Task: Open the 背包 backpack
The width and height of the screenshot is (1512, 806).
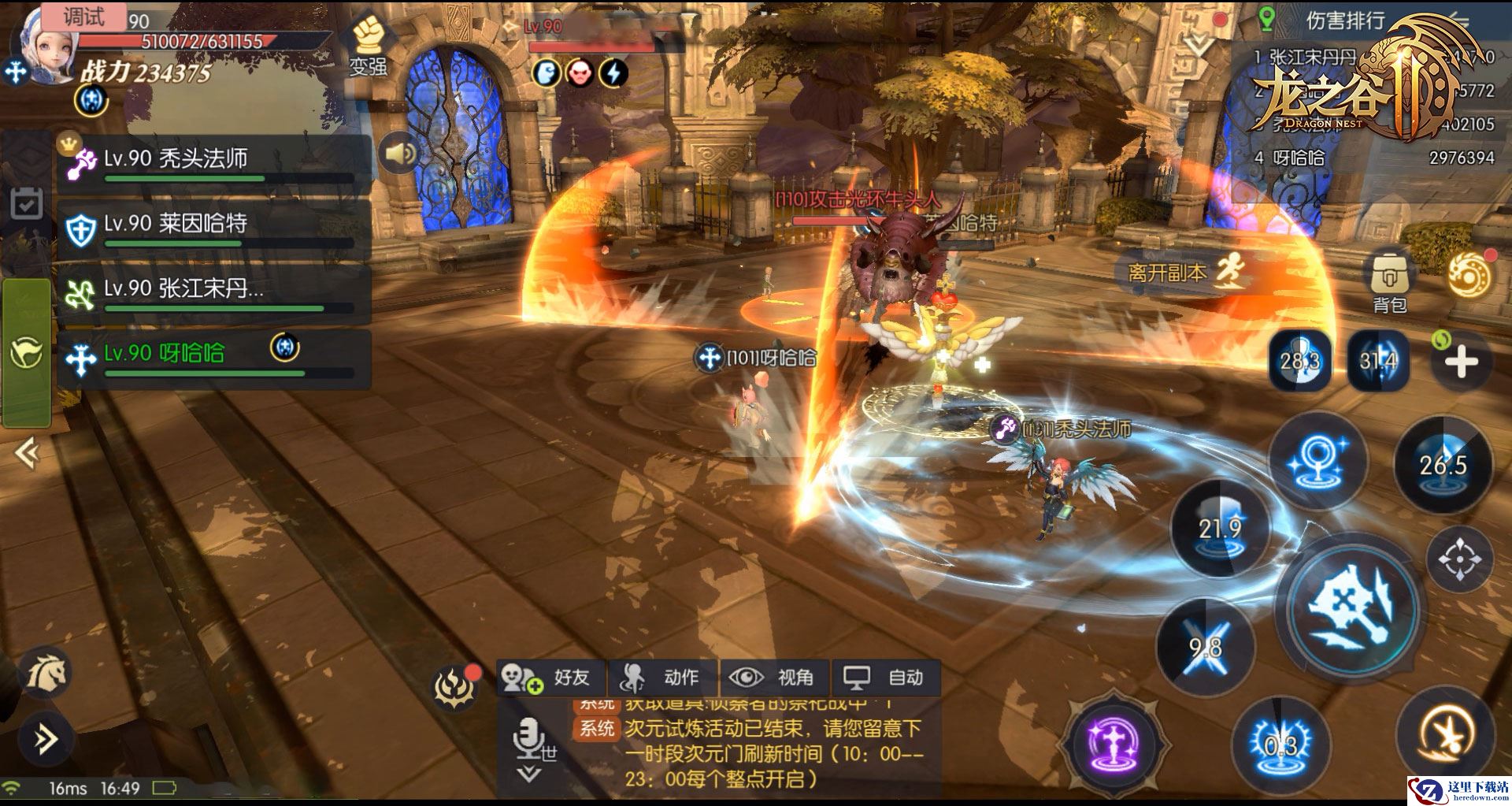Action: (x=1389, y=281)
